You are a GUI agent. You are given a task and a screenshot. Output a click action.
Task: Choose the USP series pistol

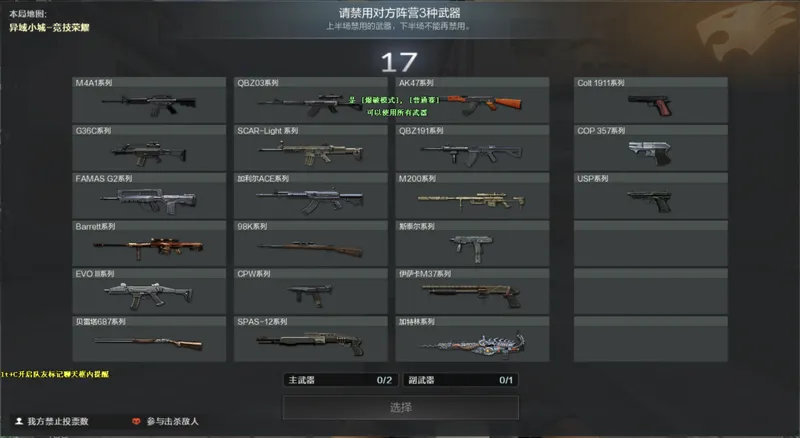[x=650, y=196]
